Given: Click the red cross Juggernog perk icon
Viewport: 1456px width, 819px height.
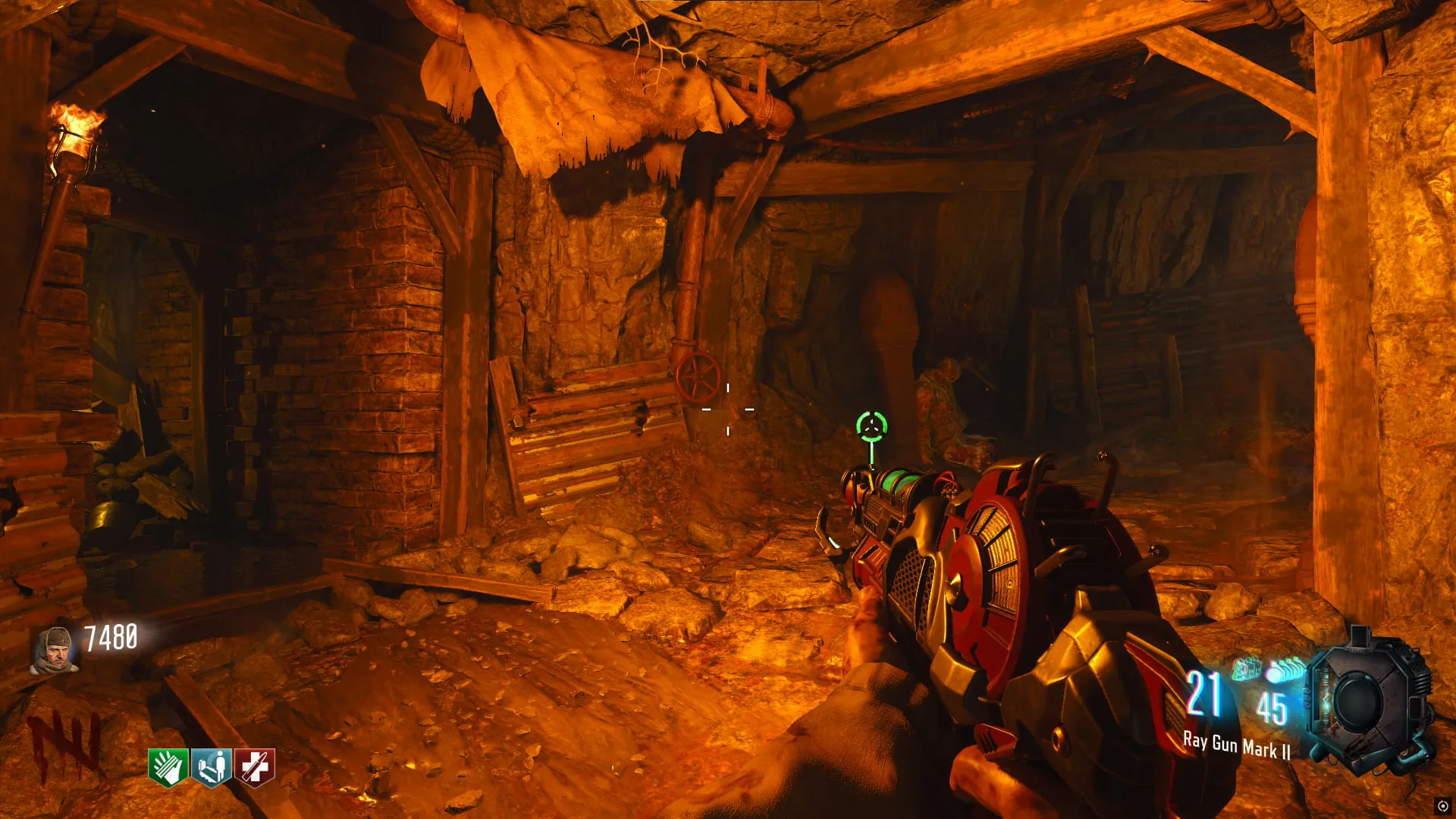Looking at the screenshot, I should click(255, 767).
